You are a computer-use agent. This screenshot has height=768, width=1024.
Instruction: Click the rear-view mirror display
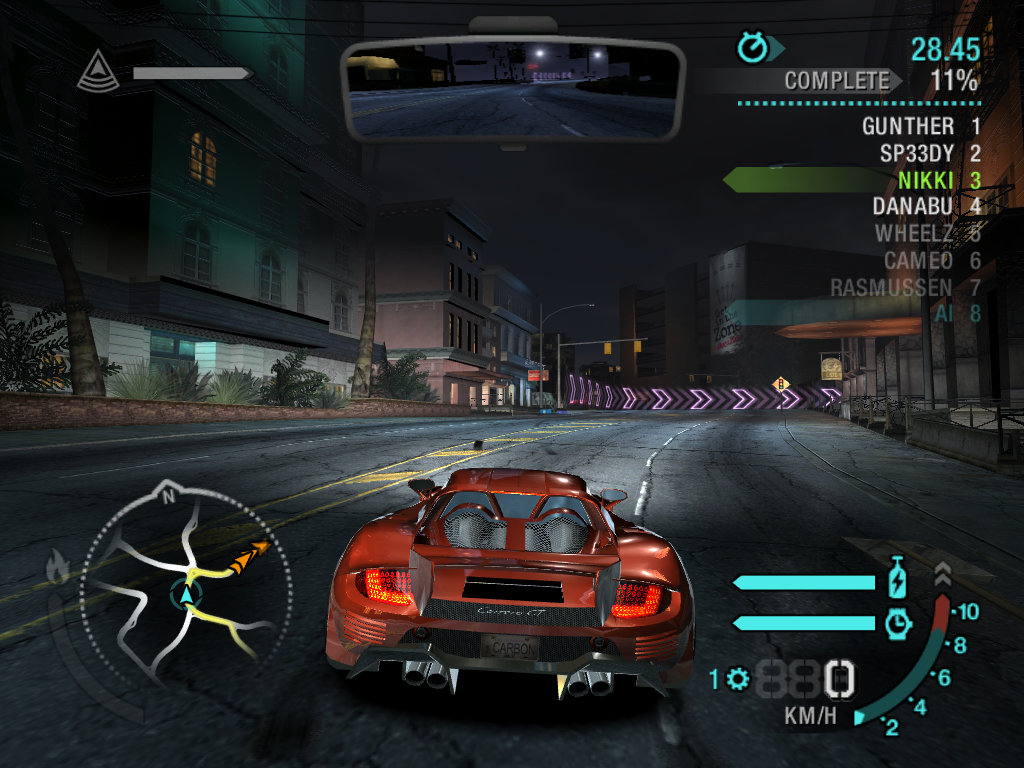(x=512, y=90)
